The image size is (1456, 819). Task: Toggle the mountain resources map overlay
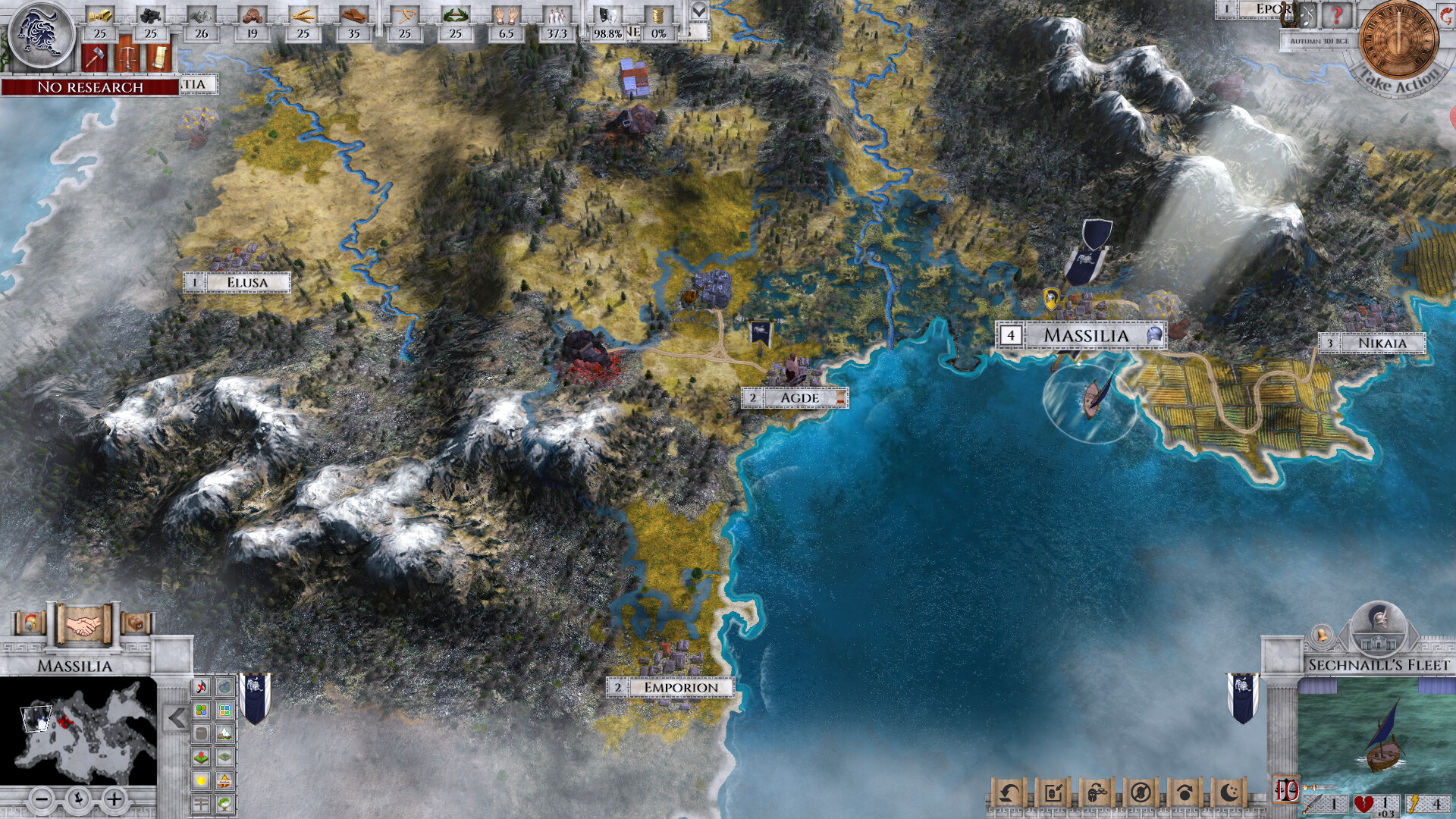(x=225, y=734)
